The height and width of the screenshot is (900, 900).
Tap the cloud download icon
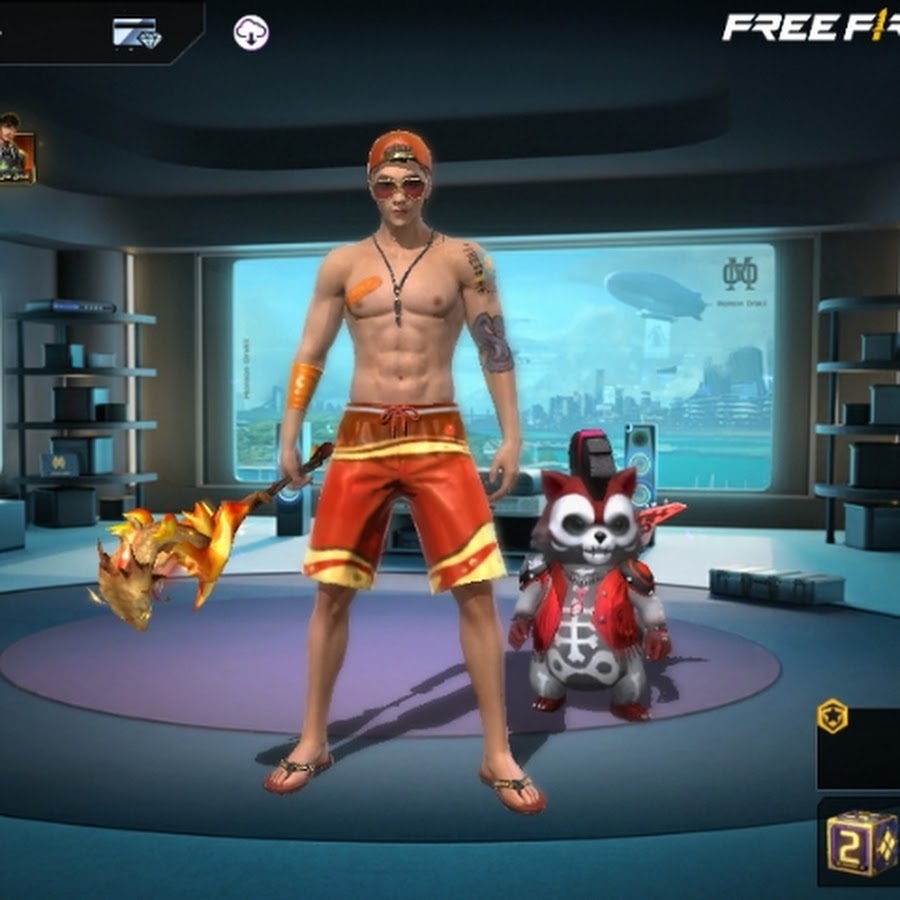tap(251, 33)
